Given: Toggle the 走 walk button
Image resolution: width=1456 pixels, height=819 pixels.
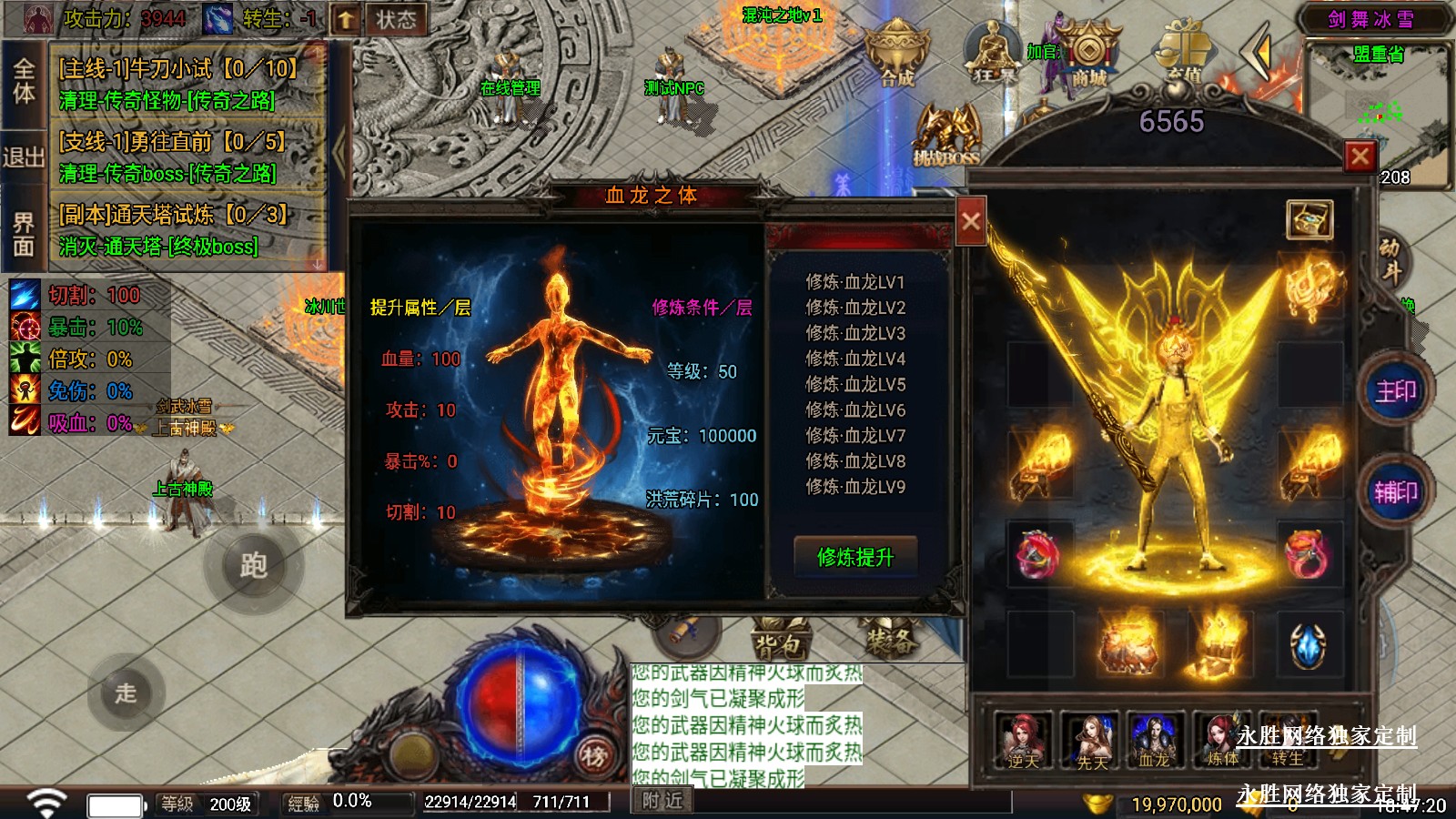Looking at the screenshot, I should (126, 693).
